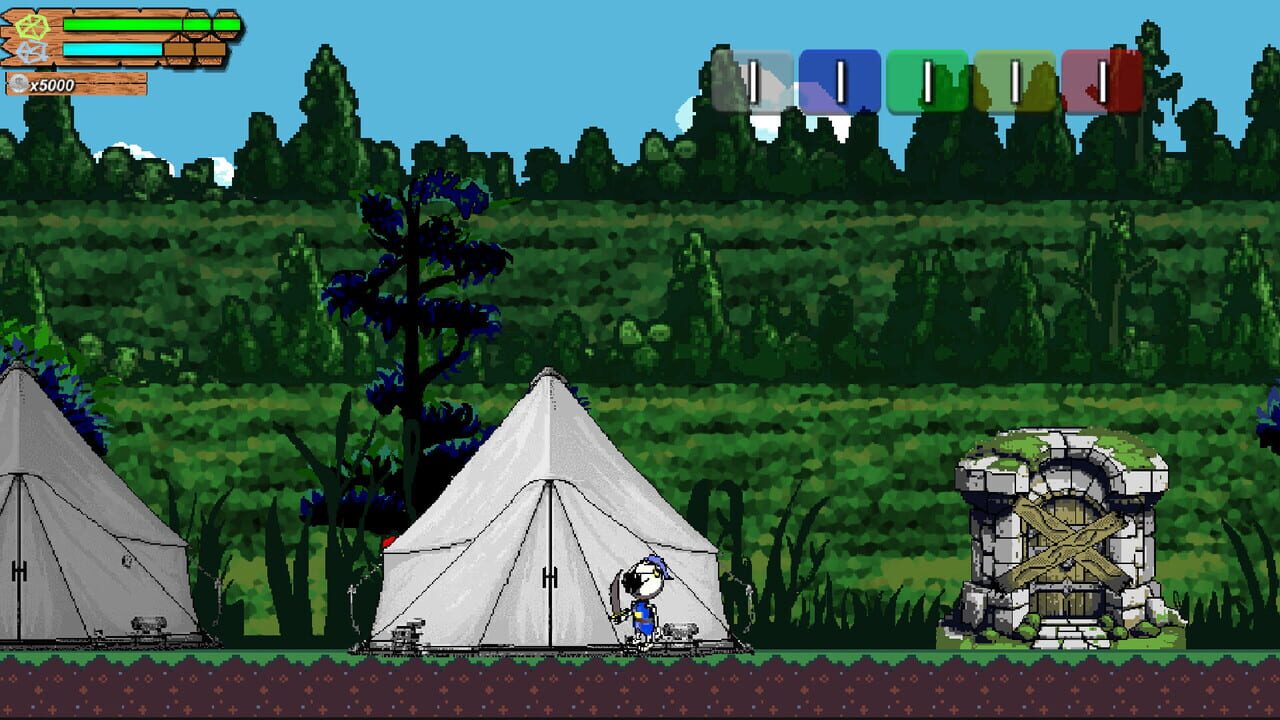Screen dimensions: 1280x720
Task: Toggle the white marker in the green slot
Action: click(x=928, y=80)
